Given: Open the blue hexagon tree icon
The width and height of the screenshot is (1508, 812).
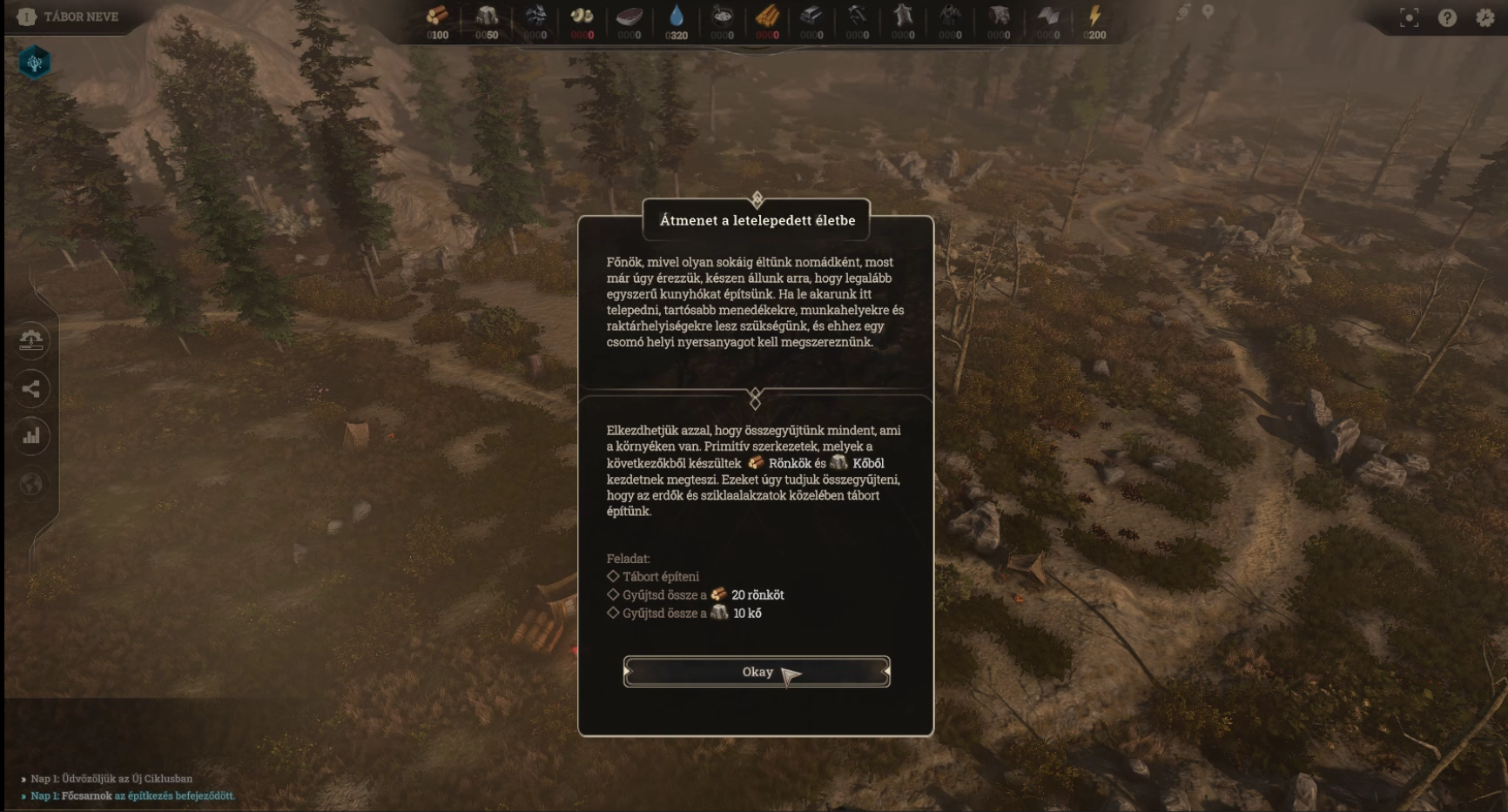Looking at the screenshot, I should [35, 63].
